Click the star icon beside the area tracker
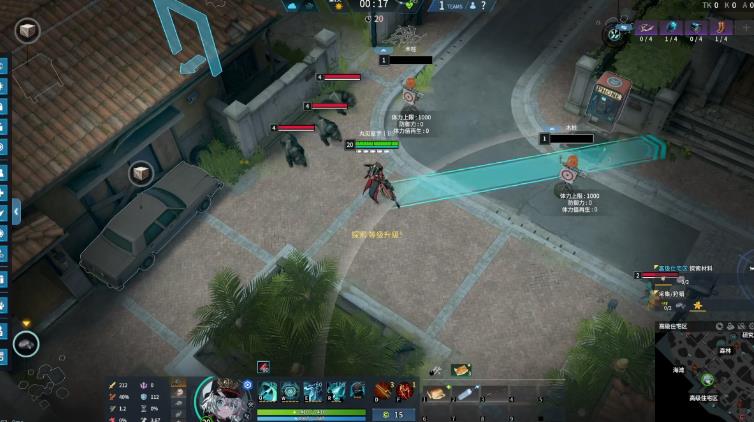 coord(698,305)
